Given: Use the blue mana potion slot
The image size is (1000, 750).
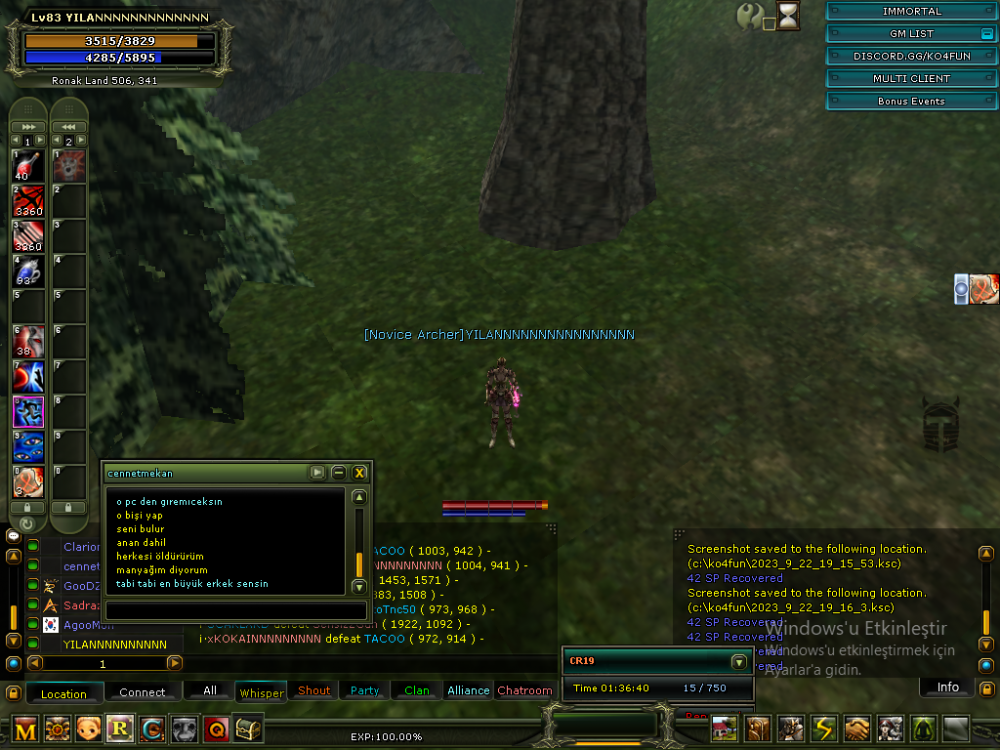Looking at the screenshot, I should click(27, 270).
